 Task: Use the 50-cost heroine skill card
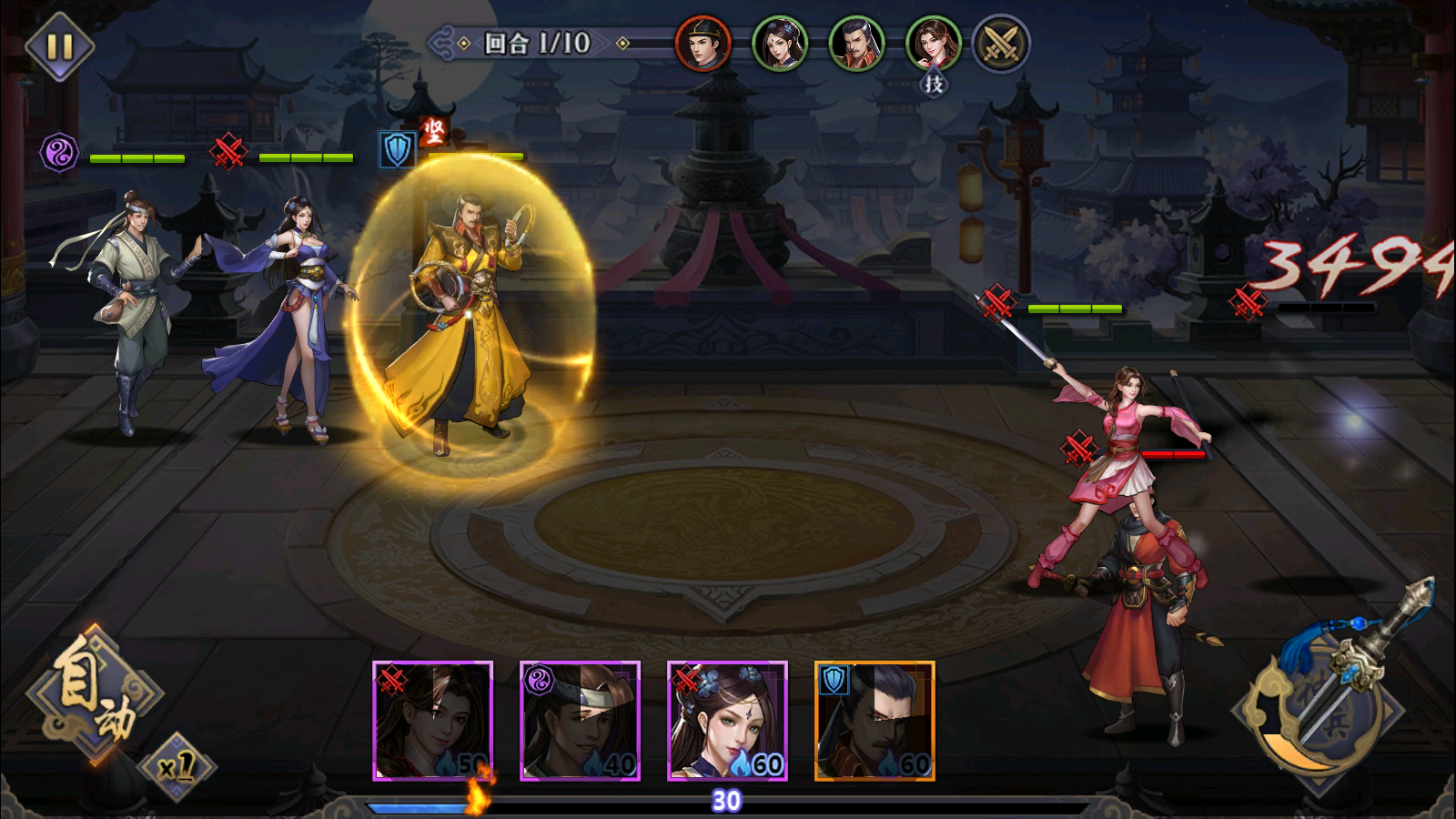click(x=432, y=721)
